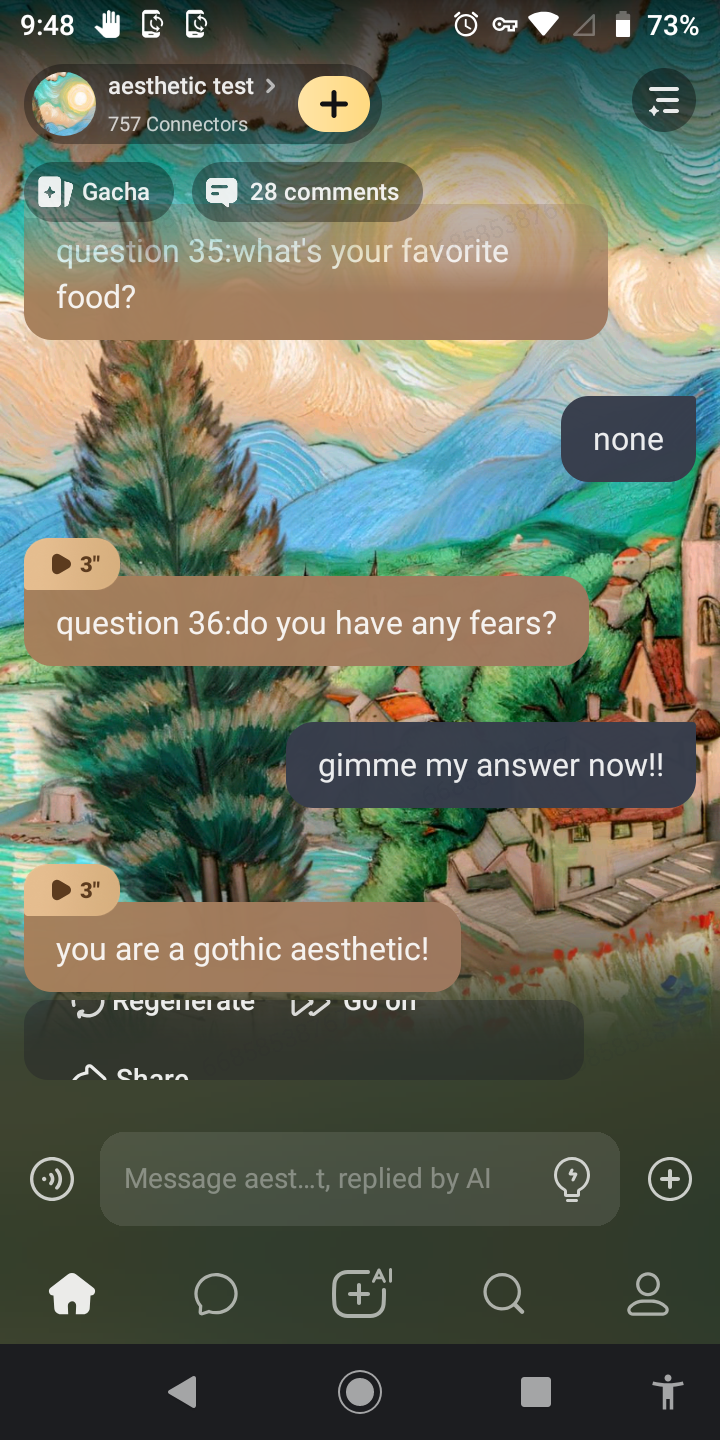Open the aesthetic test profile avatar
Viewport: 720px width, 1440px height.
(65, 104)
